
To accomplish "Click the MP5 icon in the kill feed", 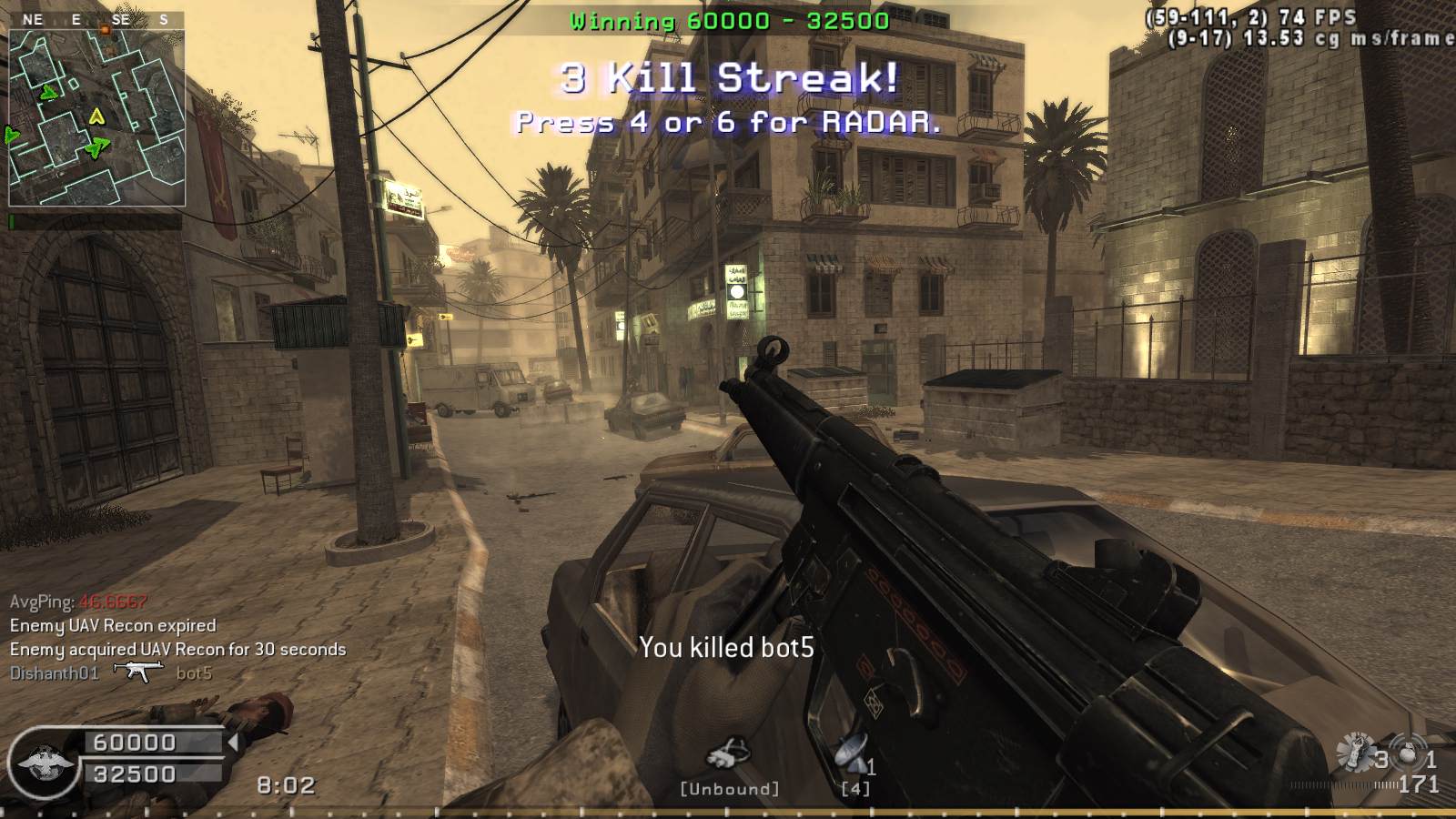I will pyautogui.click(x=137, y=672).
